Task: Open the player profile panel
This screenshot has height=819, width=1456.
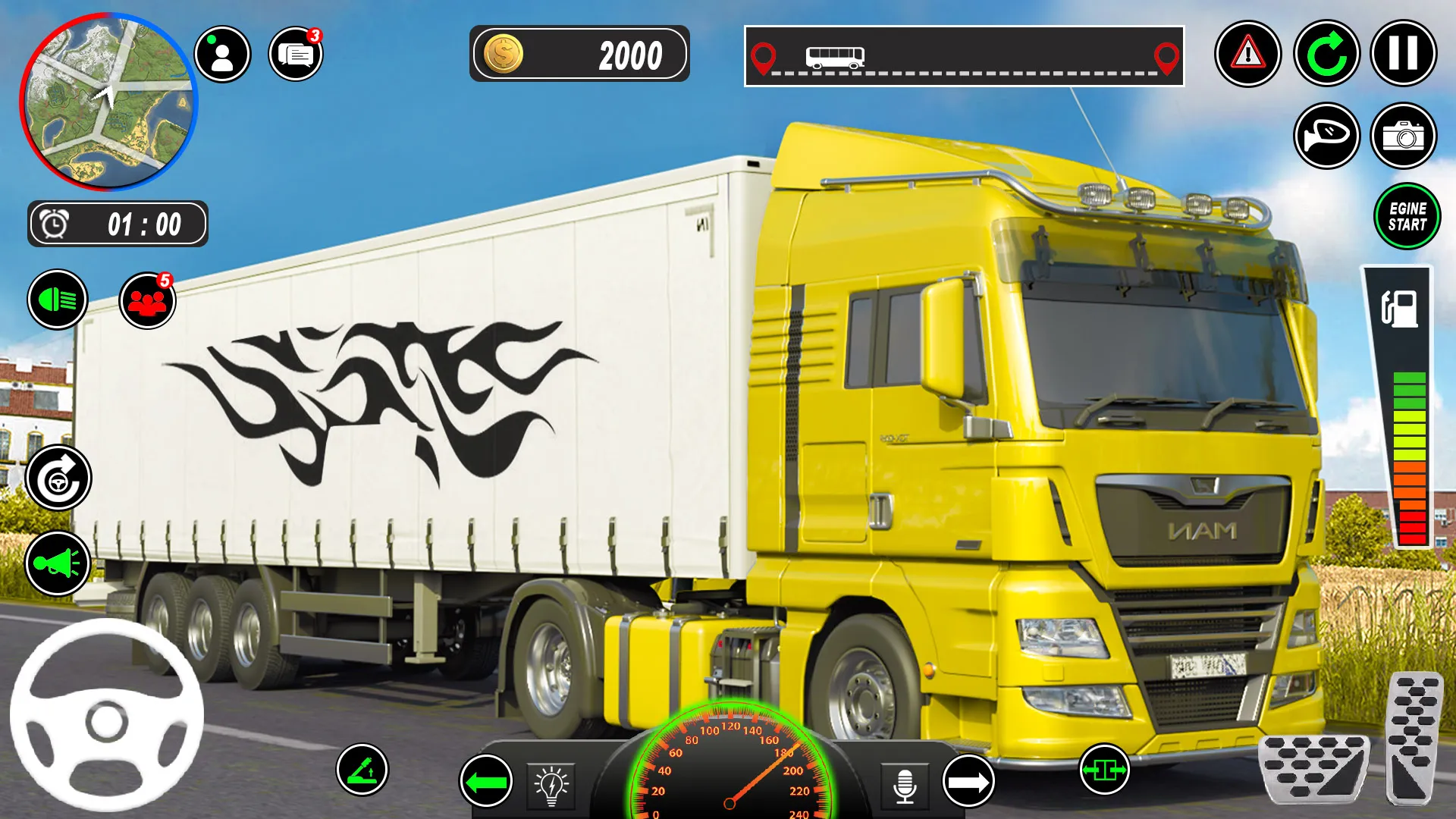Action: [220, 52]
